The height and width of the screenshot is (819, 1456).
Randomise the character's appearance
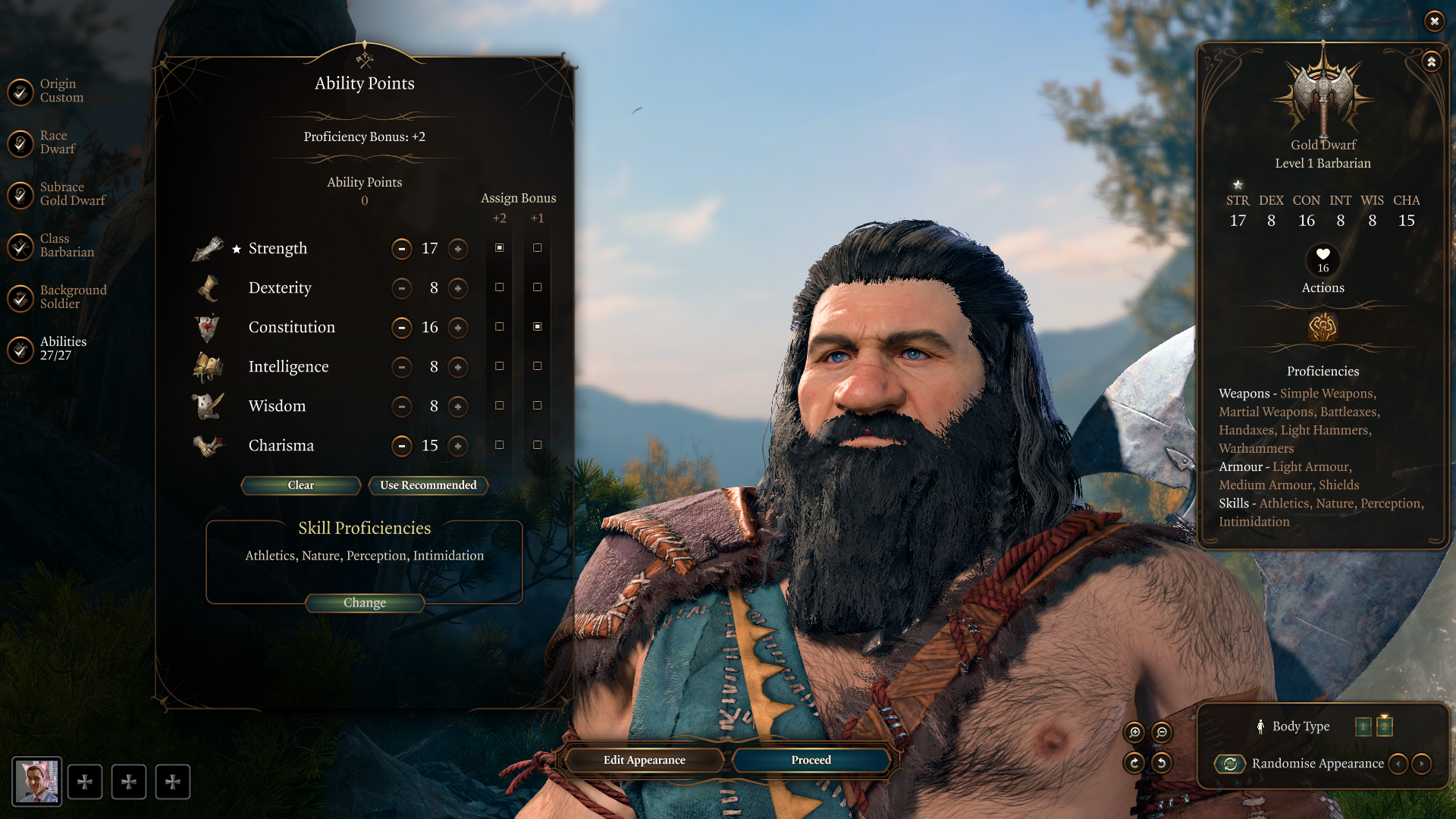(x=1230, y=764)
